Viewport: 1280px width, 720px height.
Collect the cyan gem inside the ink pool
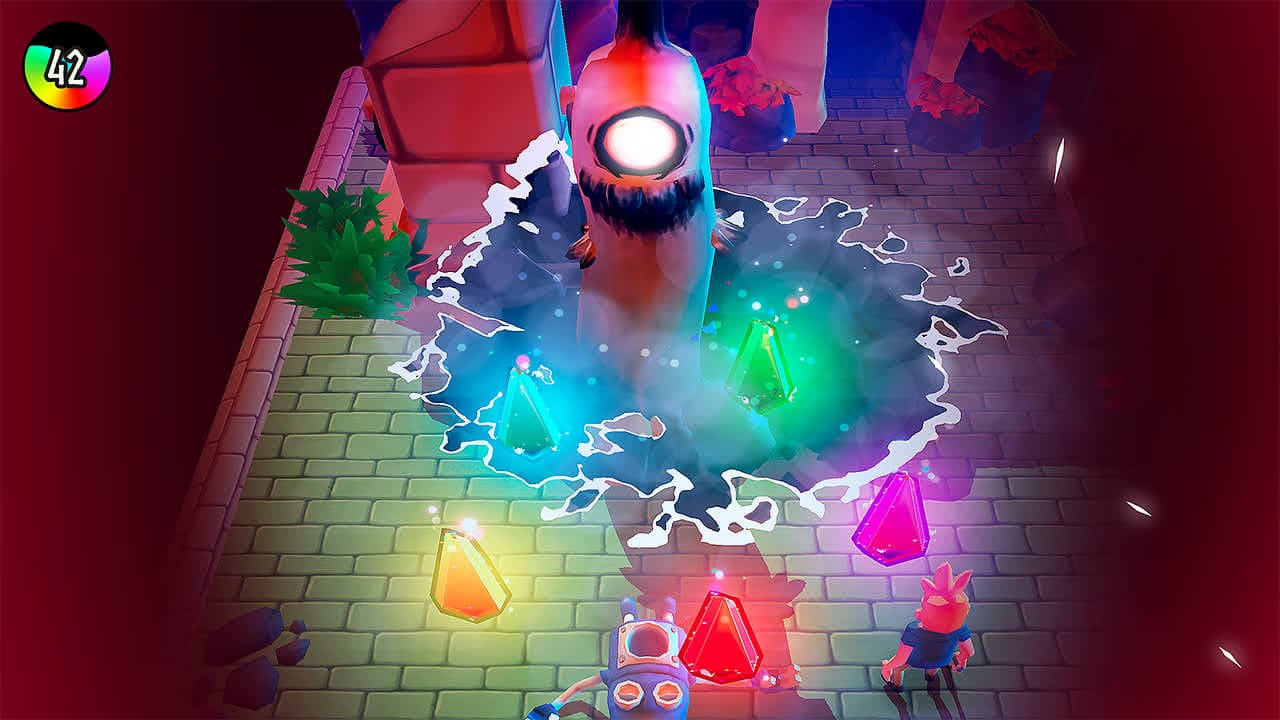(x=529, y=412)
